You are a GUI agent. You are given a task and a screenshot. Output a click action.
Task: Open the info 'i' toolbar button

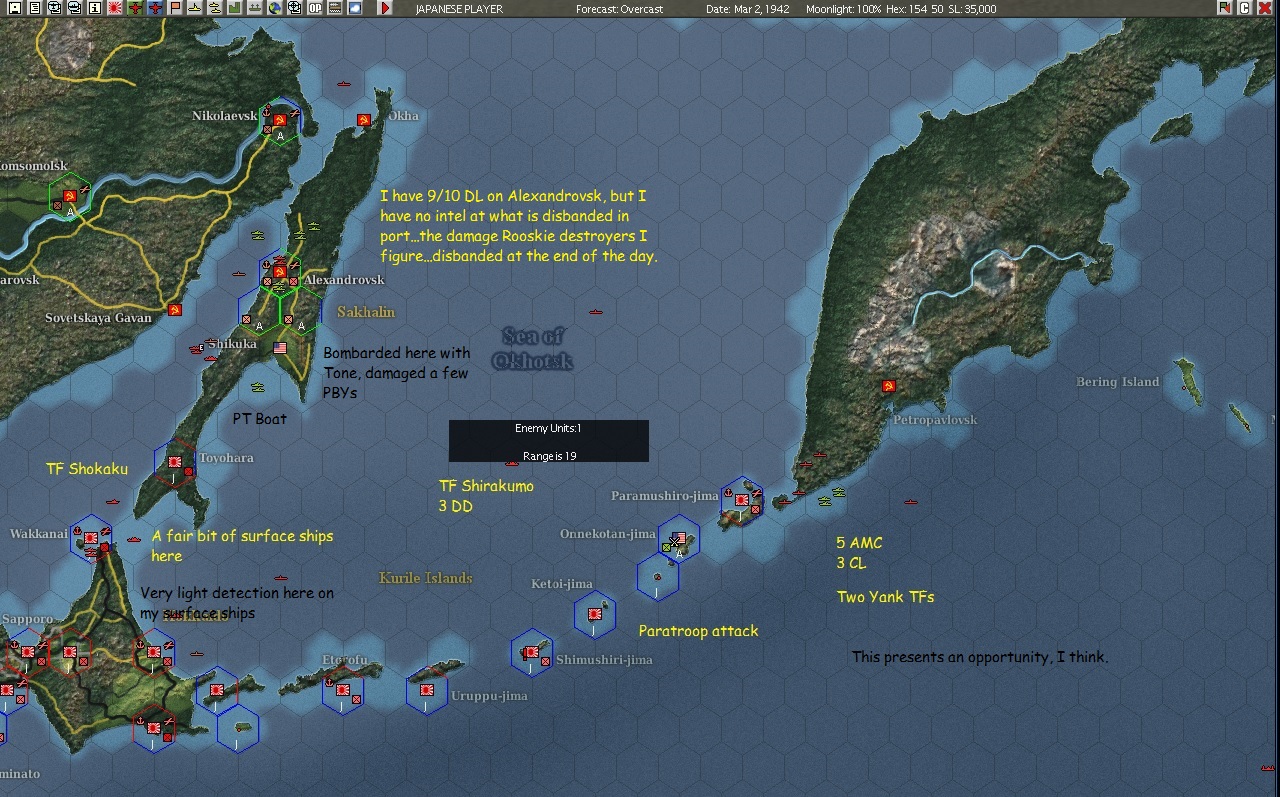95,8
